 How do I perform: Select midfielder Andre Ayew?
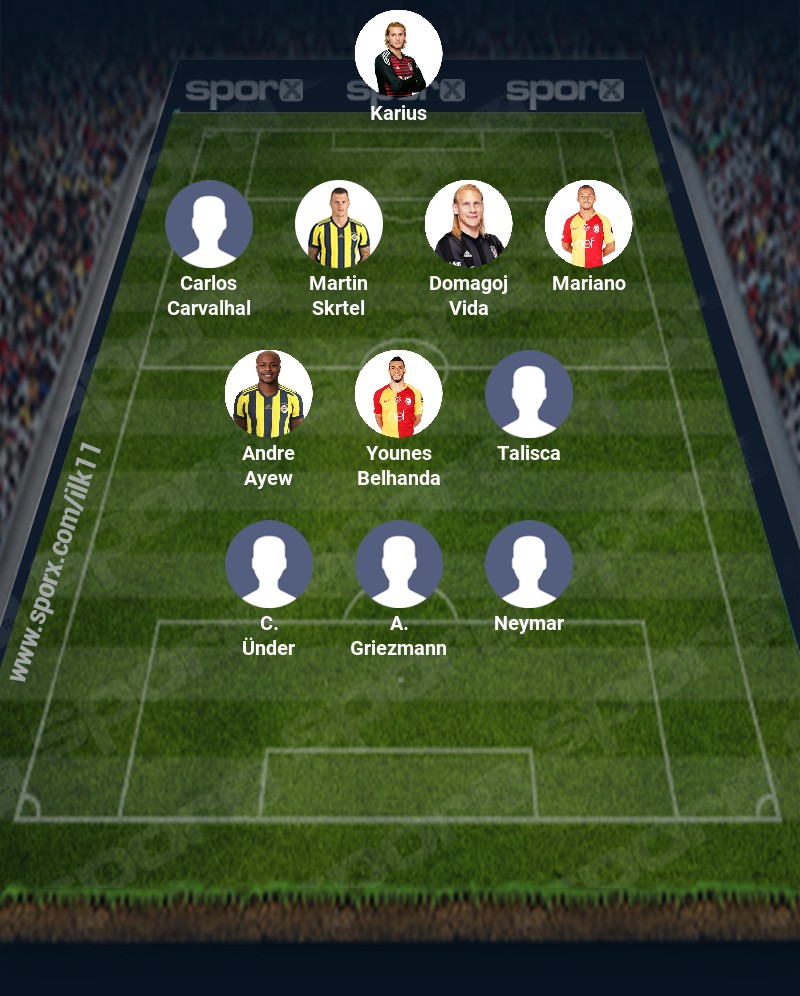click(268, 394)
